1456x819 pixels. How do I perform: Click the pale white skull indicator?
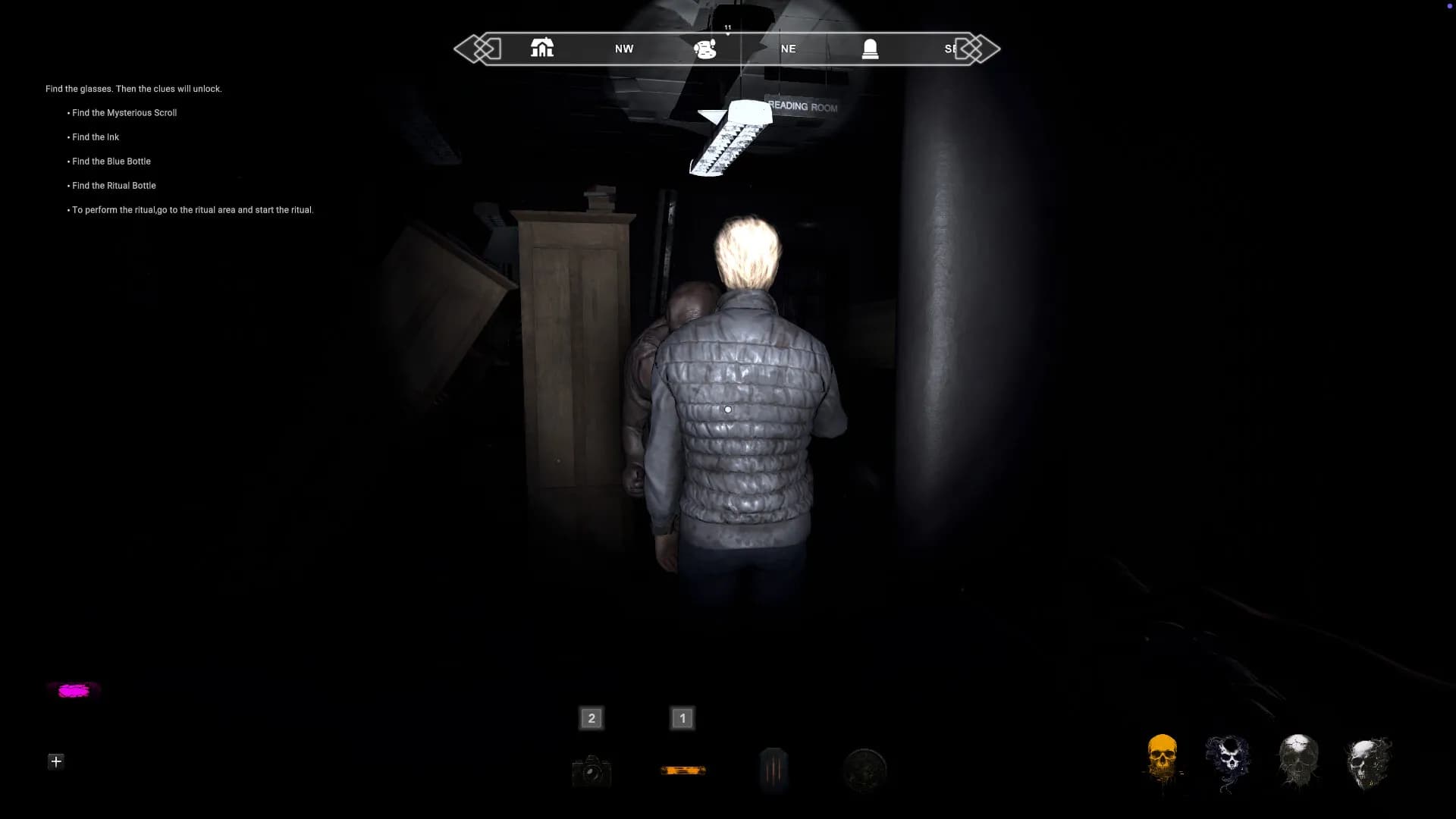(1298, 760)
